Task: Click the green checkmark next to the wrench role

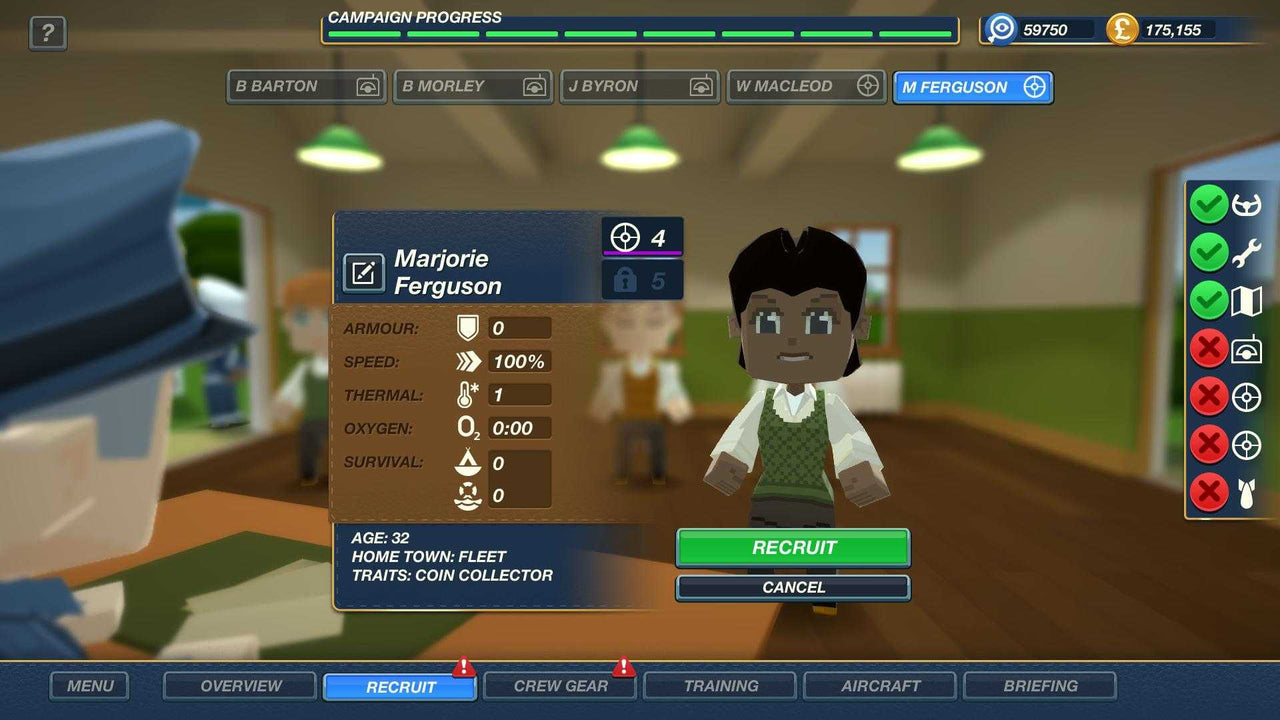Action: pyautogui.click(x=1210, y=252)
